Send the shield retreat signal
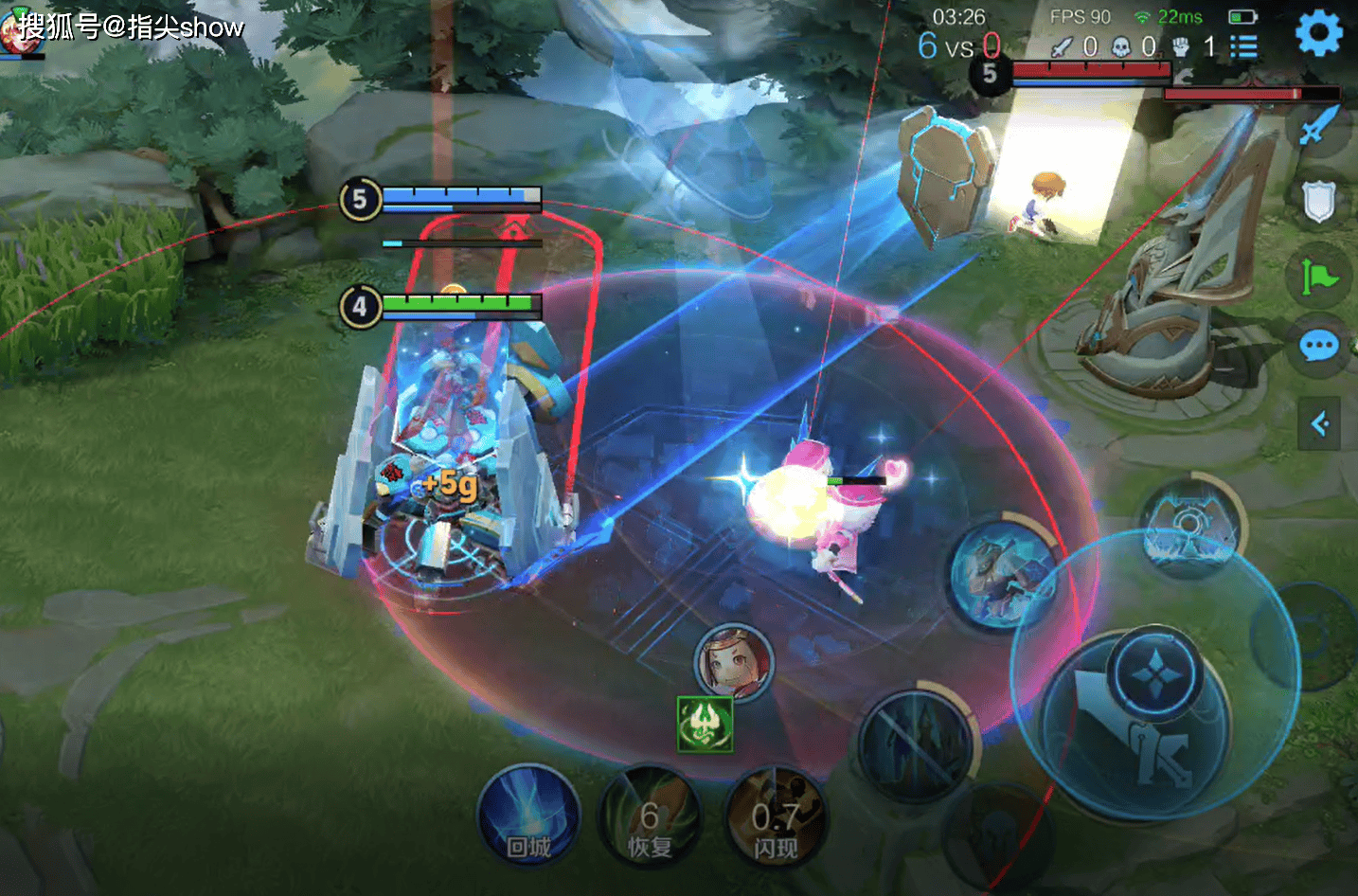Viewport: 1358px width, 896px height. tap(1318, 202)
